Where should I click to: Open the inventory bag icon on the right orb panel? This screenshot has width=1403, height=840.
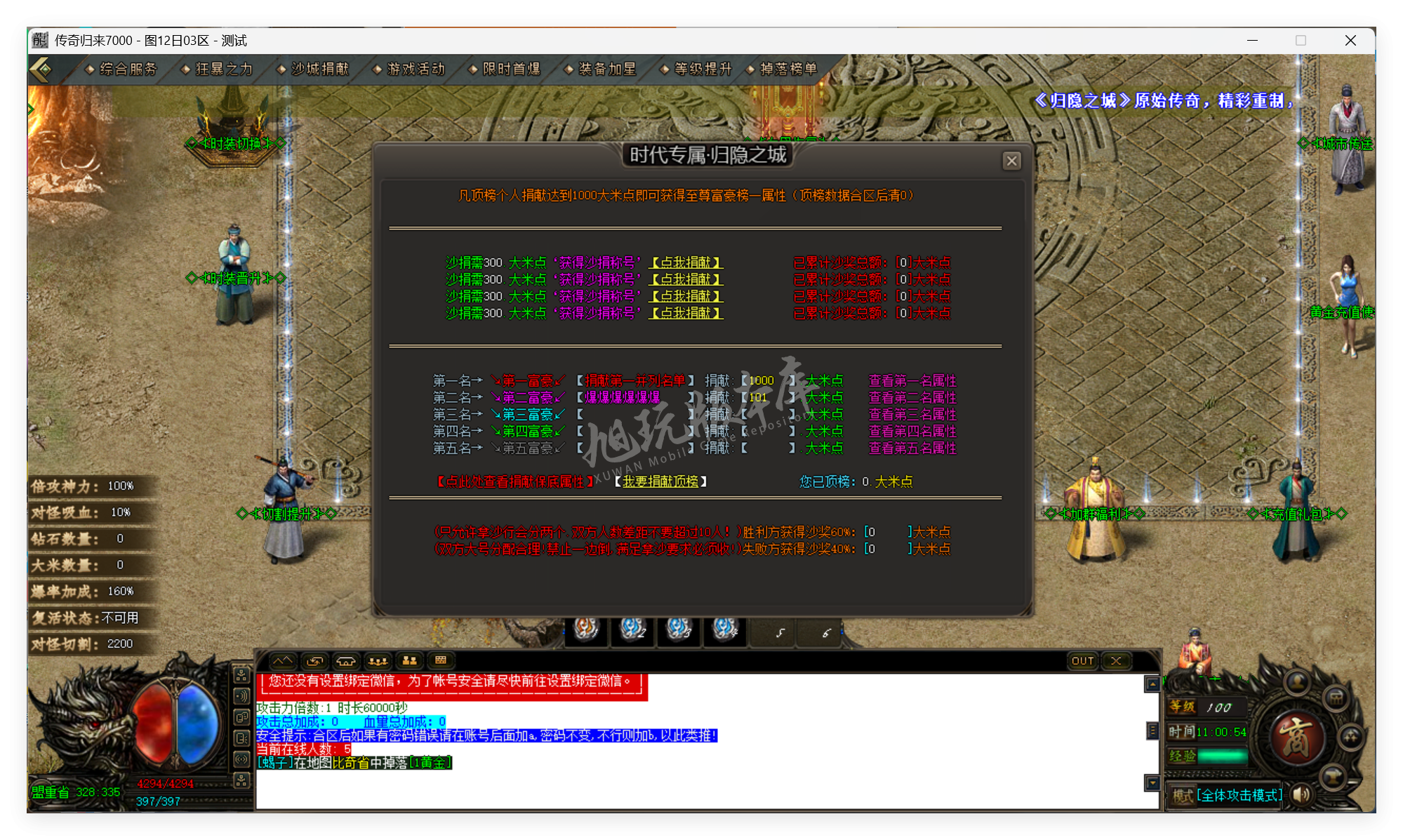(1336, 700)
